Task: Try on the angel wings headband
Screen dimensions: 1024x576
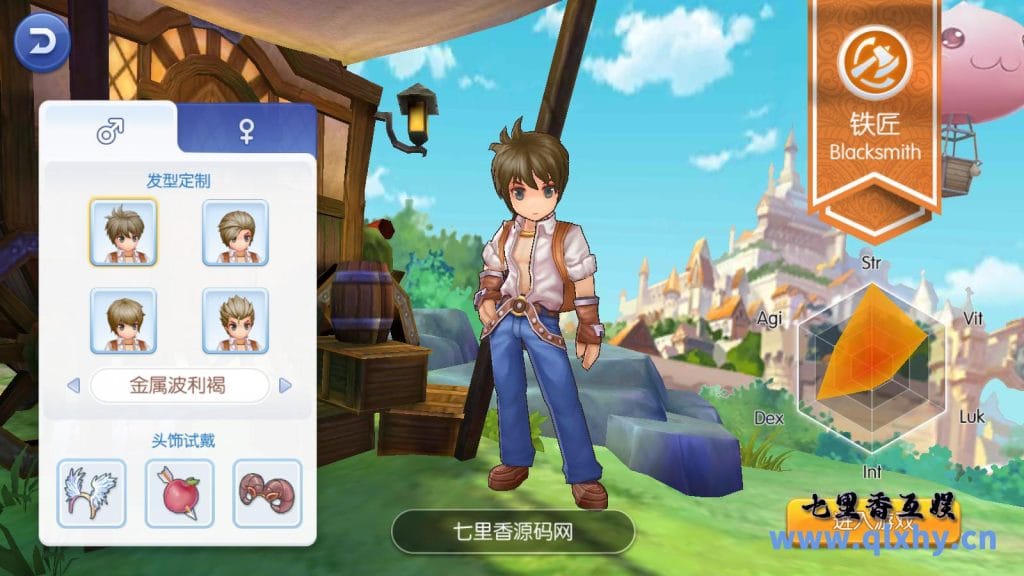Action: pos(91,493)
